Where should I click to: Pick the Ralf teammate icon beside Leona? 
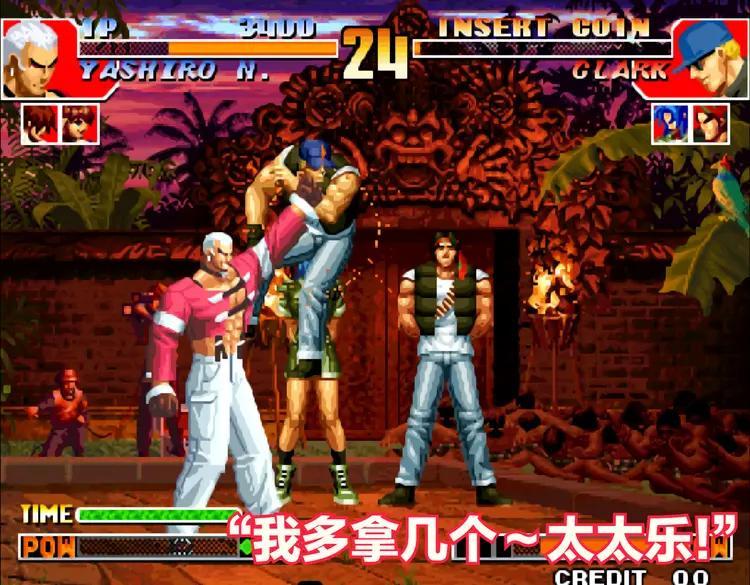click(710, 123)
